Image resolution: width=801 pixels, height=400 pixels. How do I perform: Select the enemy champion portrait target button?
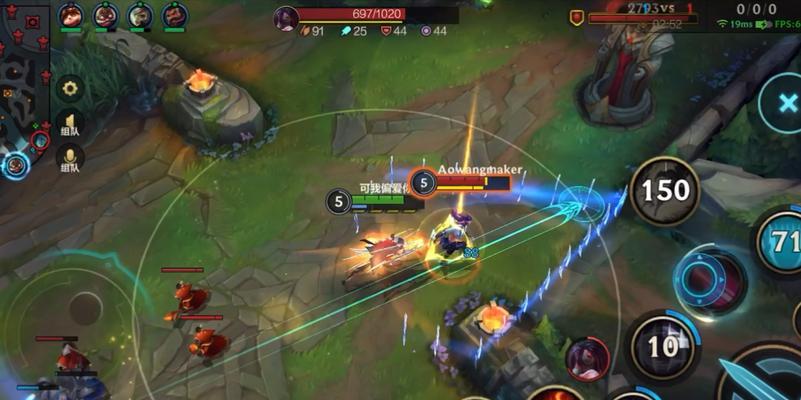587,358
